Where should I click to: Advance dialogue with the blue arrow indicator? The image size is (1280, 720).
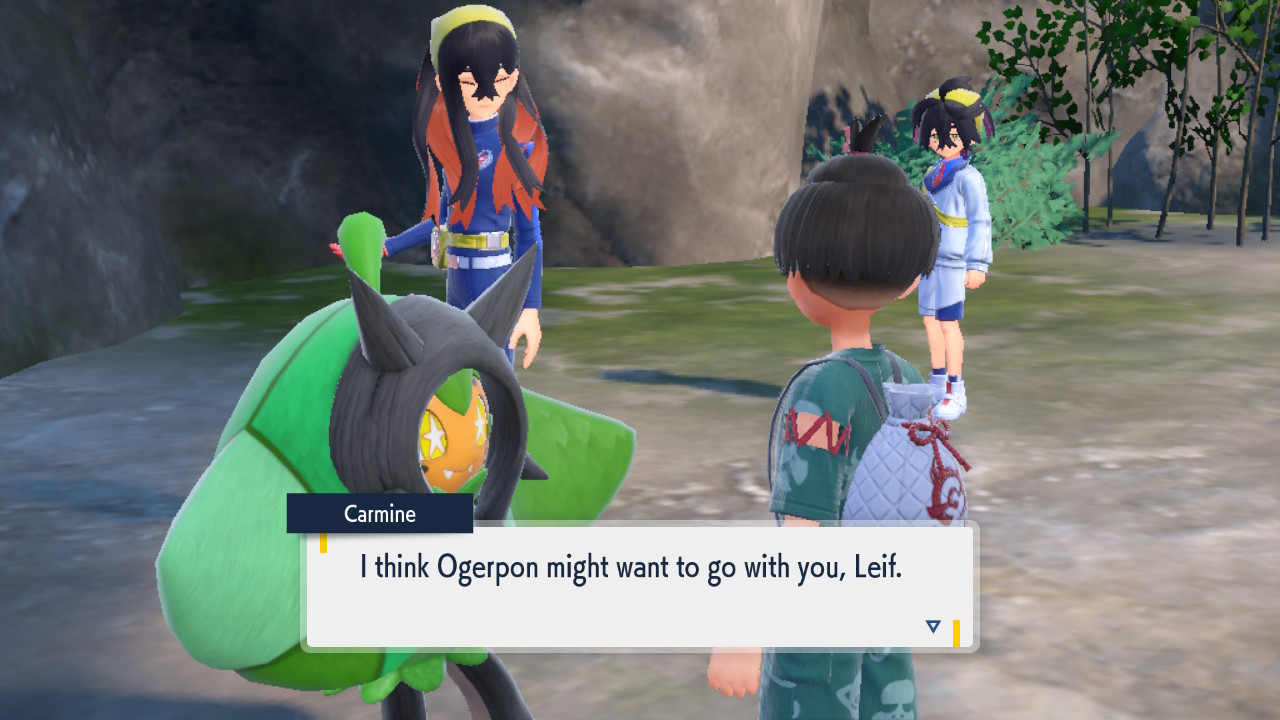(x=933, y=627)
